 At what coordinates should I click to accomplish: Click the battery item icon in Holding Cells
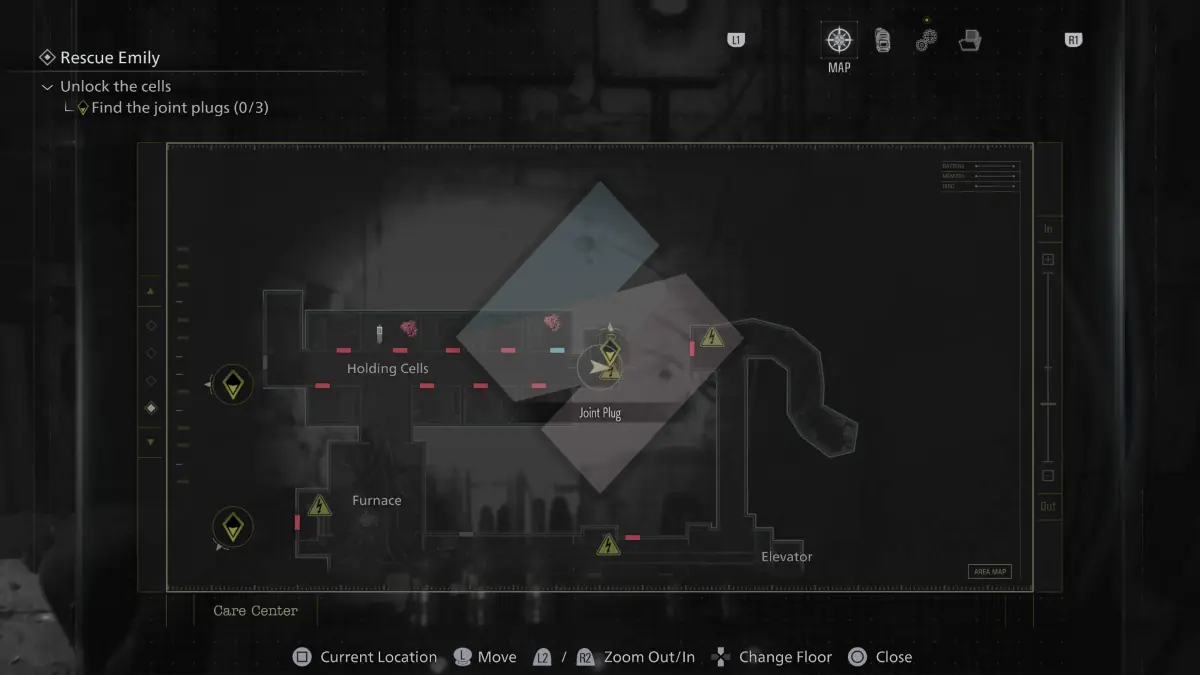pos(379,332)
